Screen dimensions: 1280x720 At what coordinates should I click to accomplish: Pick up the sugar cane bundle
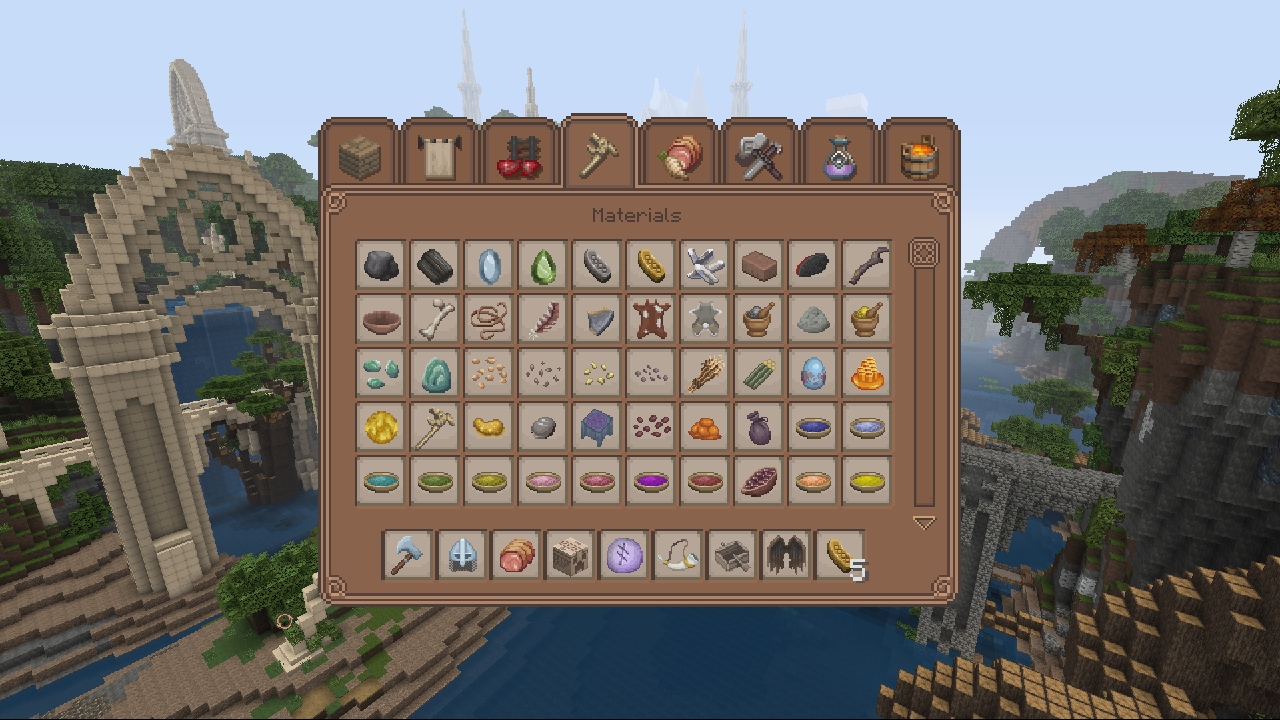(759, 373)
